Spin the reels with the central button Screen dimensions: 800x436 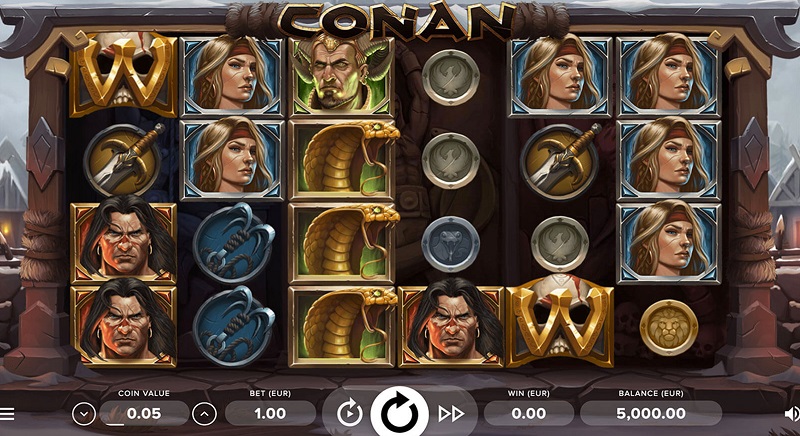(x=400, y=412)
